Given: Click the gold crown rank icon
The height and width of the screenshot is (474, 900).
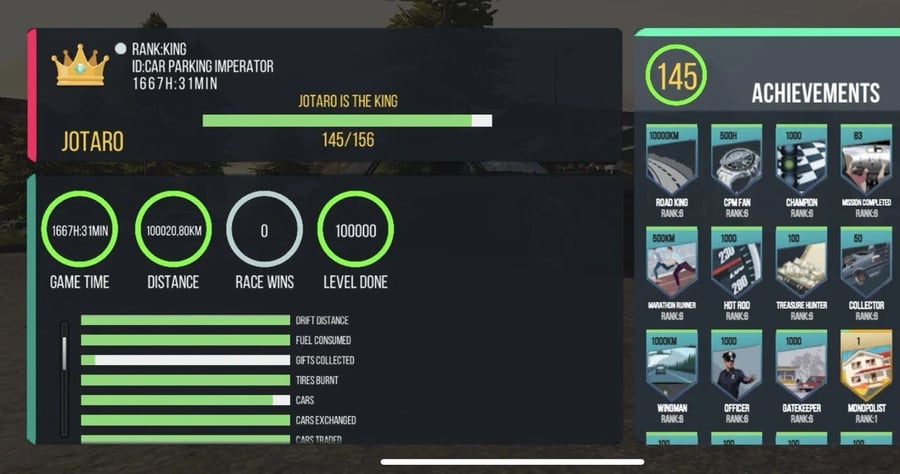Looking at the screenshot, I should coord(80,67).
